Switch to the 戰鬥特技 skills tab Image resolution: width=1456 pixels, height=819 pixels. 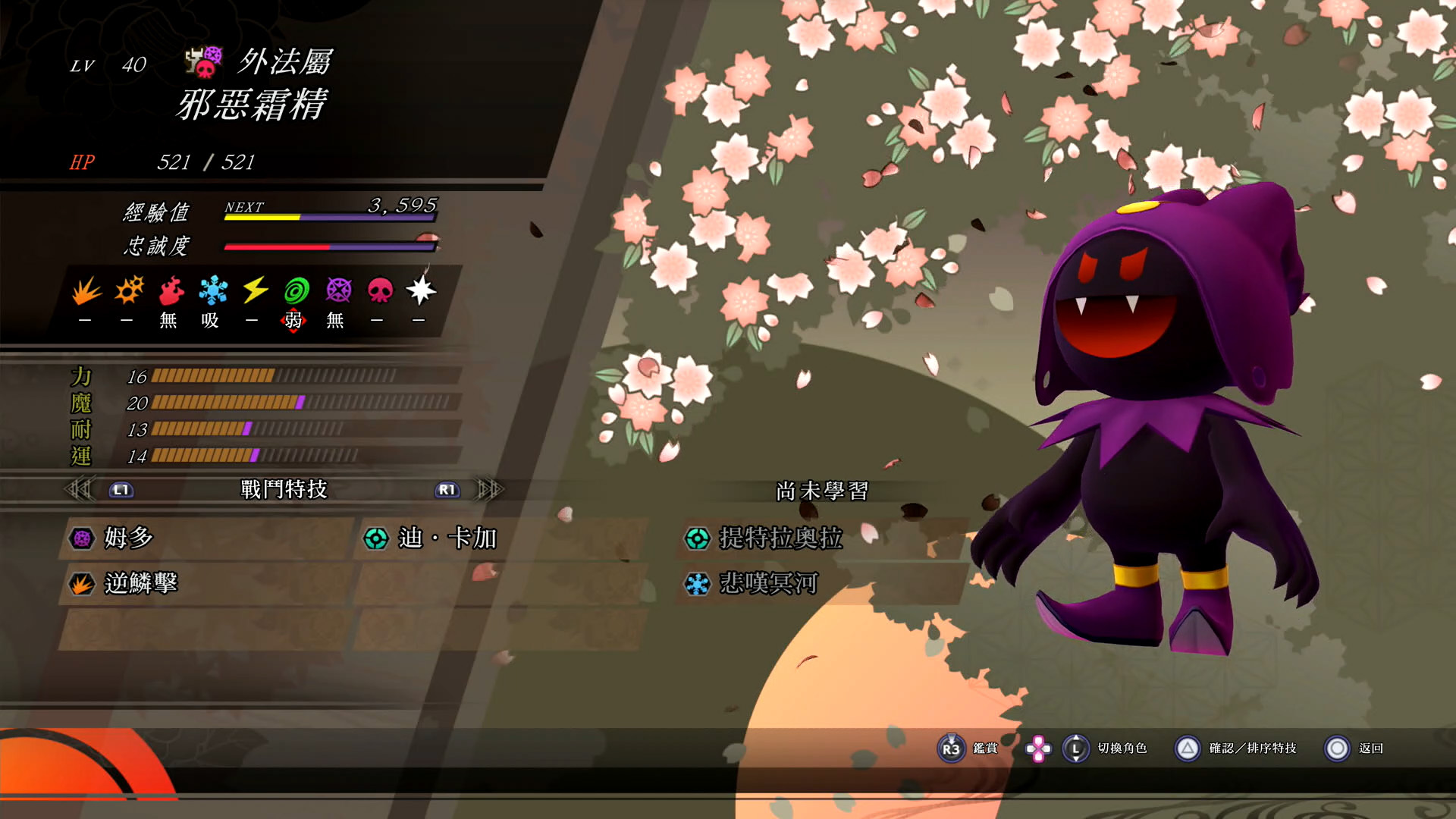click(x=284, y=490)
